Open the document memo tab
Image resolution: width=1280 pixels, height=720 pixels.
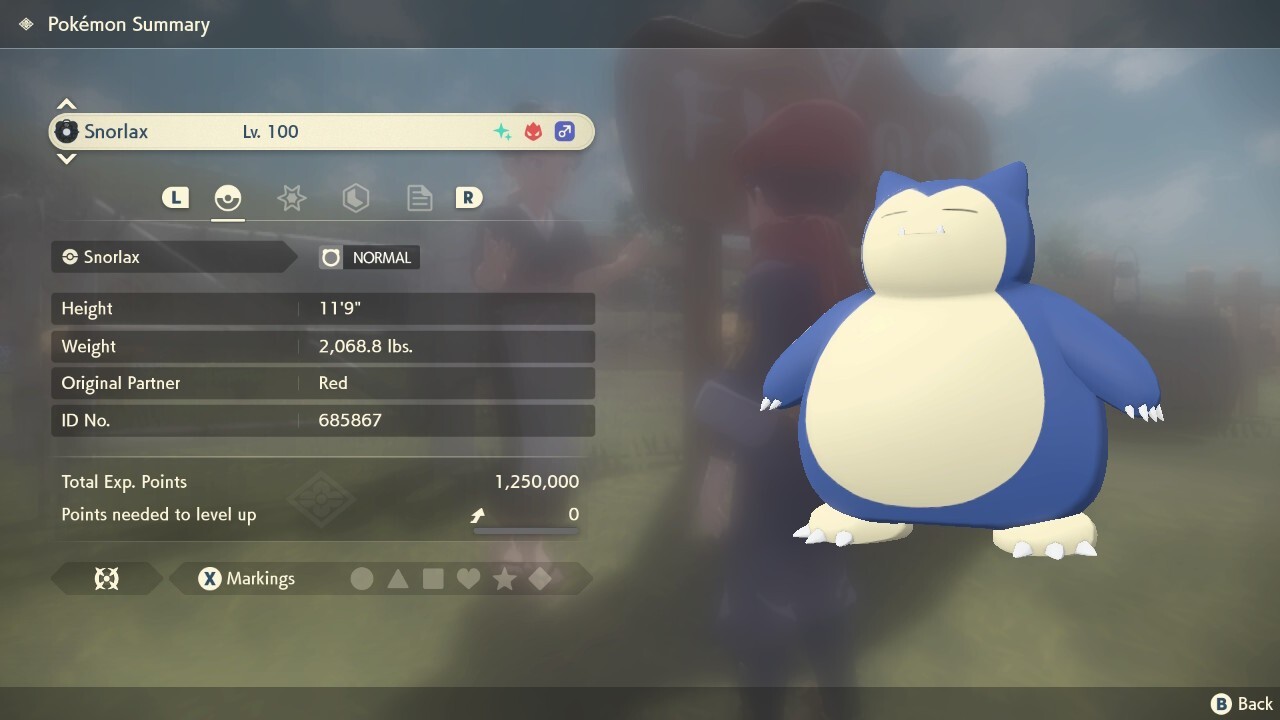(419, 198)
